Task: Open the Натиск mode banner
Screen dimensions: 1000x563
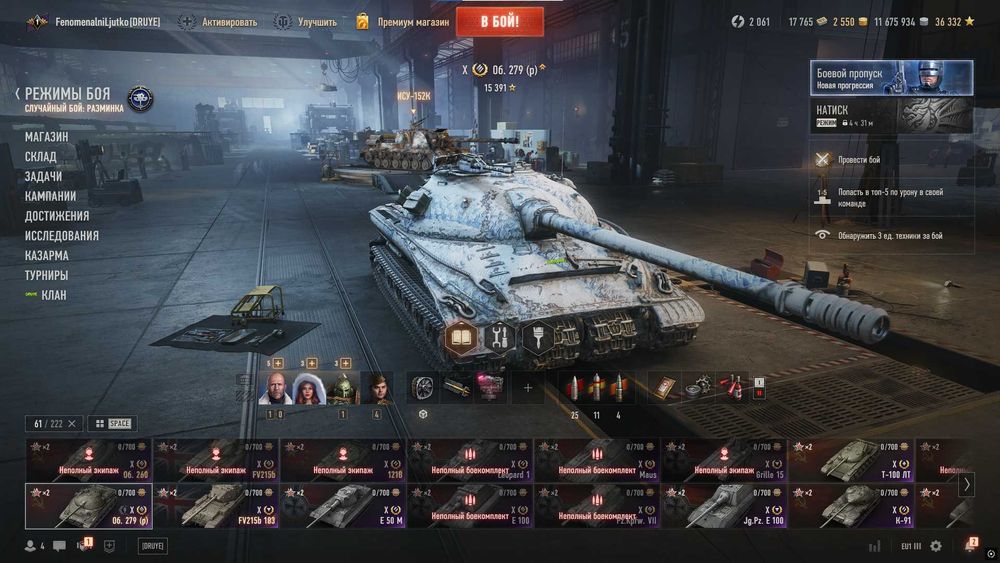Action: (x=891, y=115)
